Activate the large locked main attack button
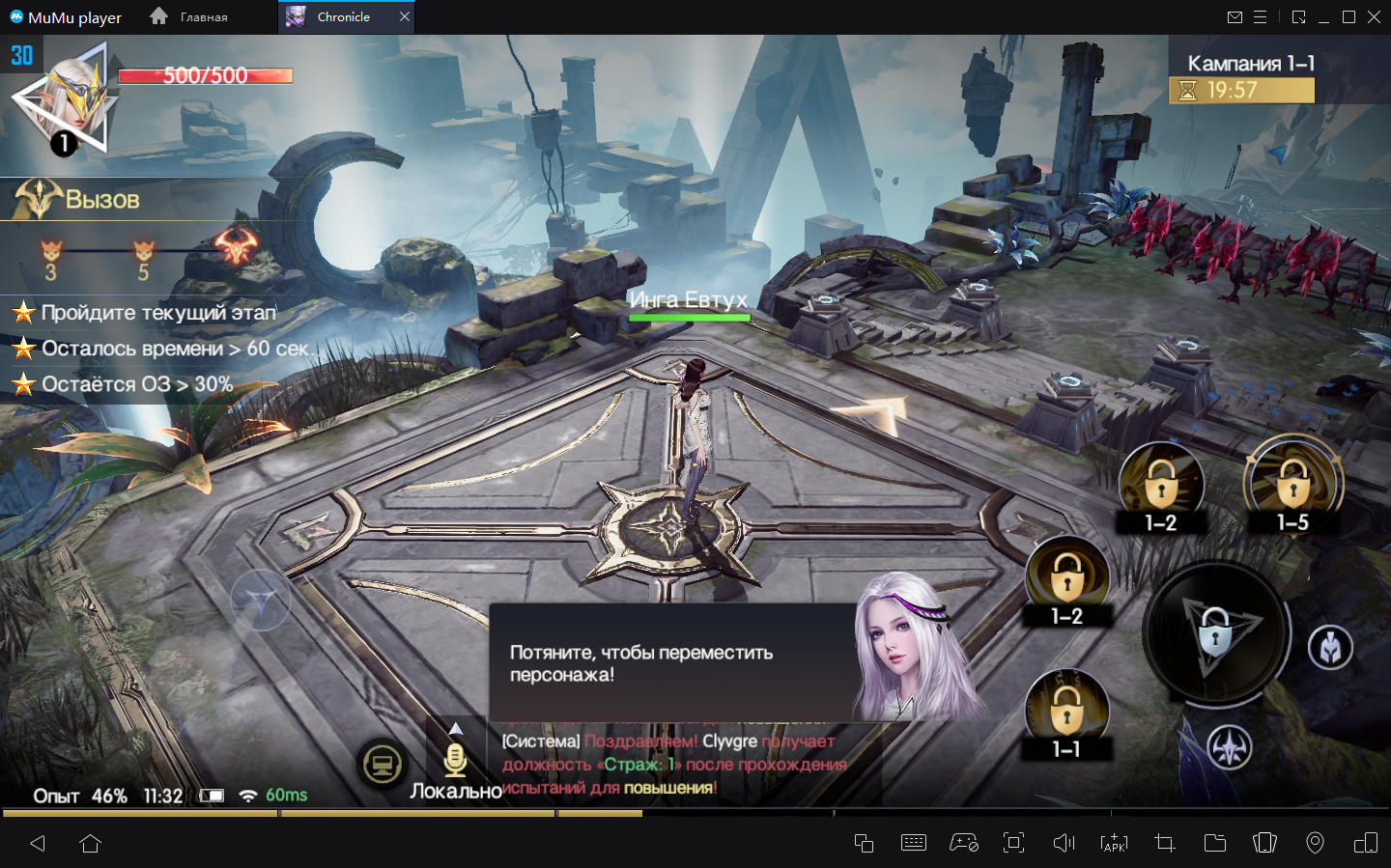 [1216, 633]
